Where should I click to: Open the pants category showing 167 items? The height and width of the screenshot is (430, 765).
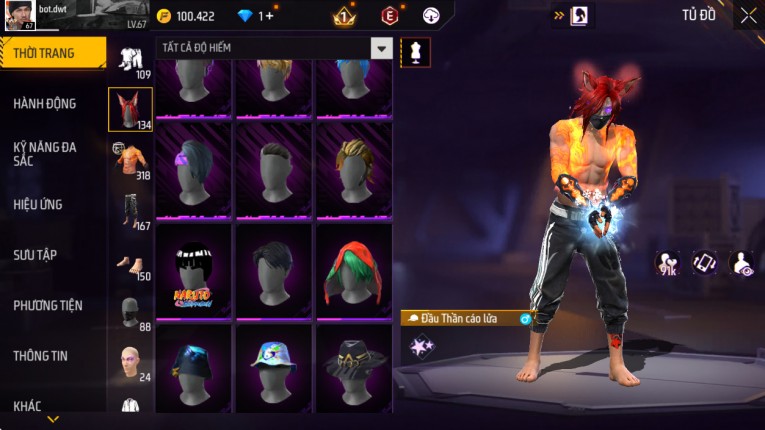[130, 211]
